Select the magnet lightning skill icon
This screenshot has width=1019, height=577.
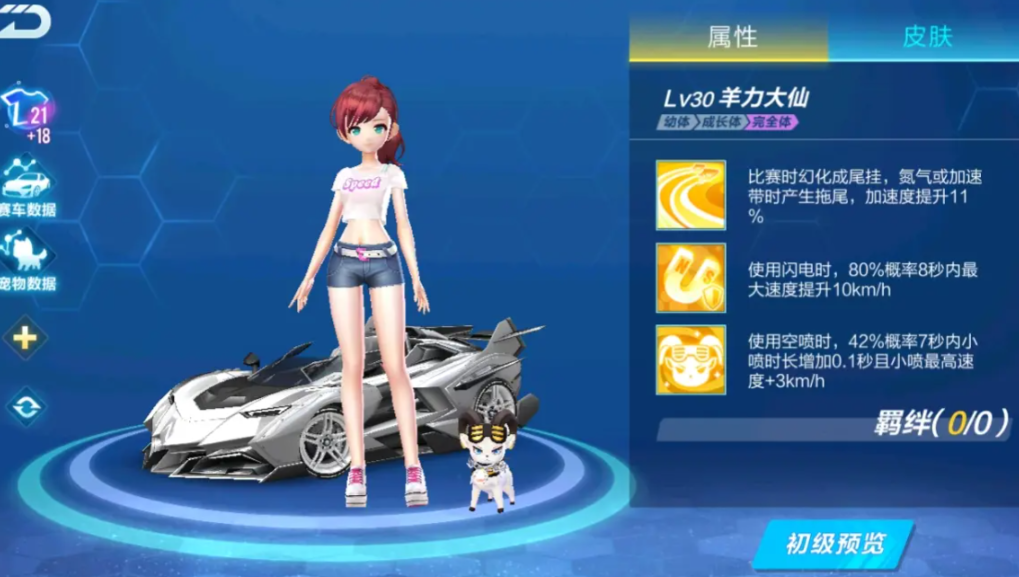(690, 276)
